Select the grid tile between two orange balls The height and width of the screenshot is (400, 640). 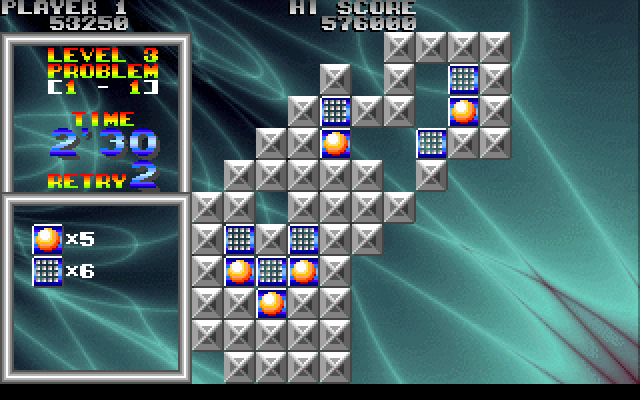[x=271, y=271]
